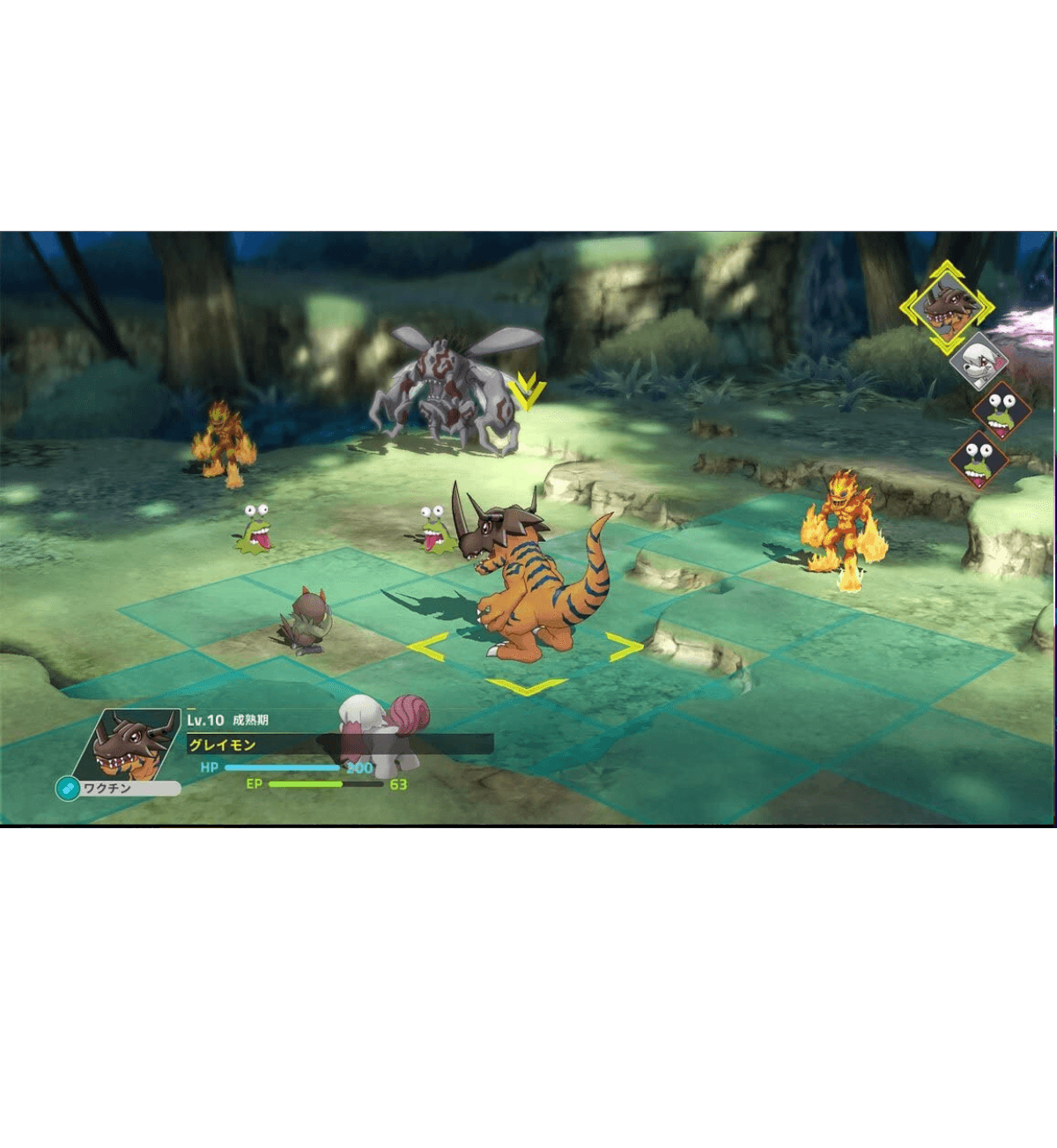Select Greymon's highlighted turn order portrait

click(947, 307)
